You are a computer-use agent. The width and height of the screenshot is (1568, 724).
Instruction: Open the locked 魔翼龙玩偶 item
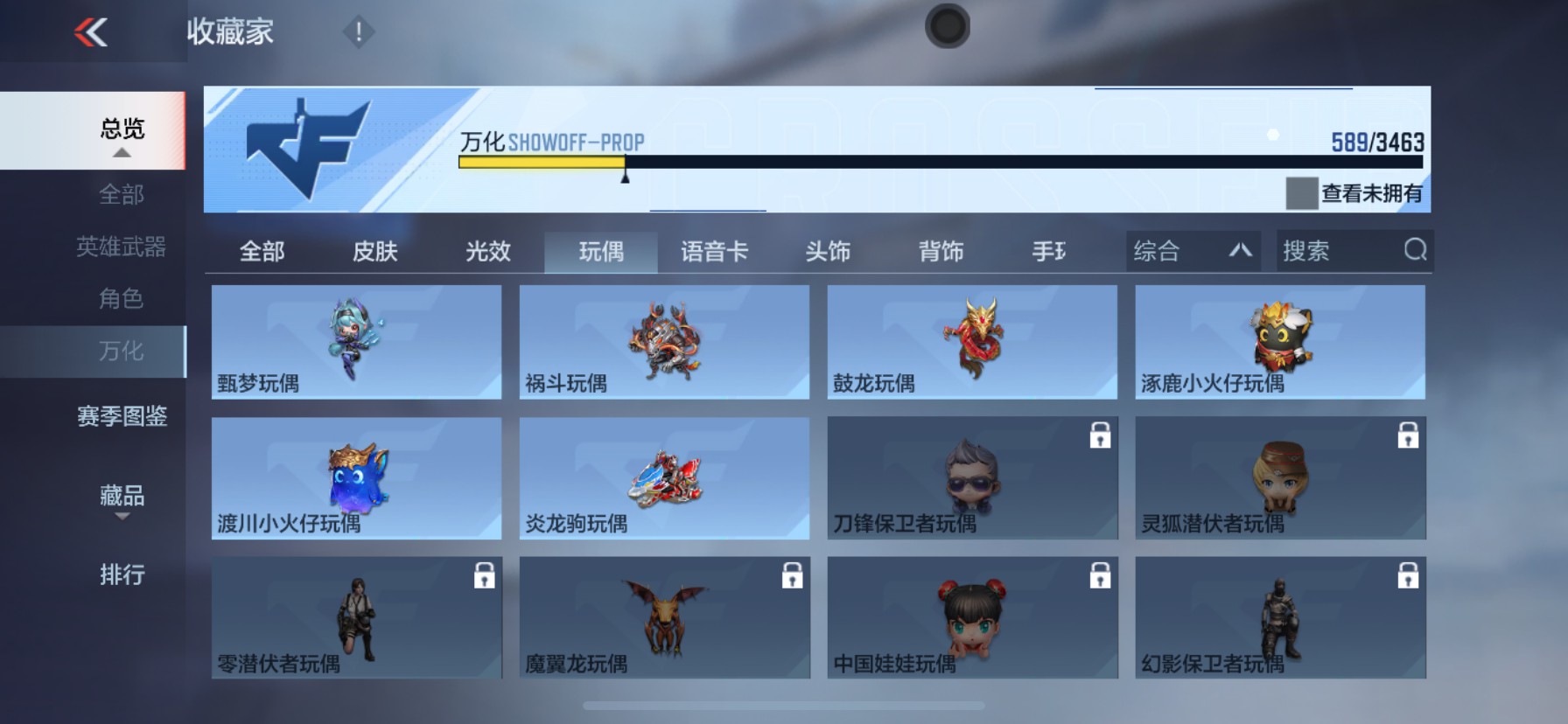tap(663, 616)
